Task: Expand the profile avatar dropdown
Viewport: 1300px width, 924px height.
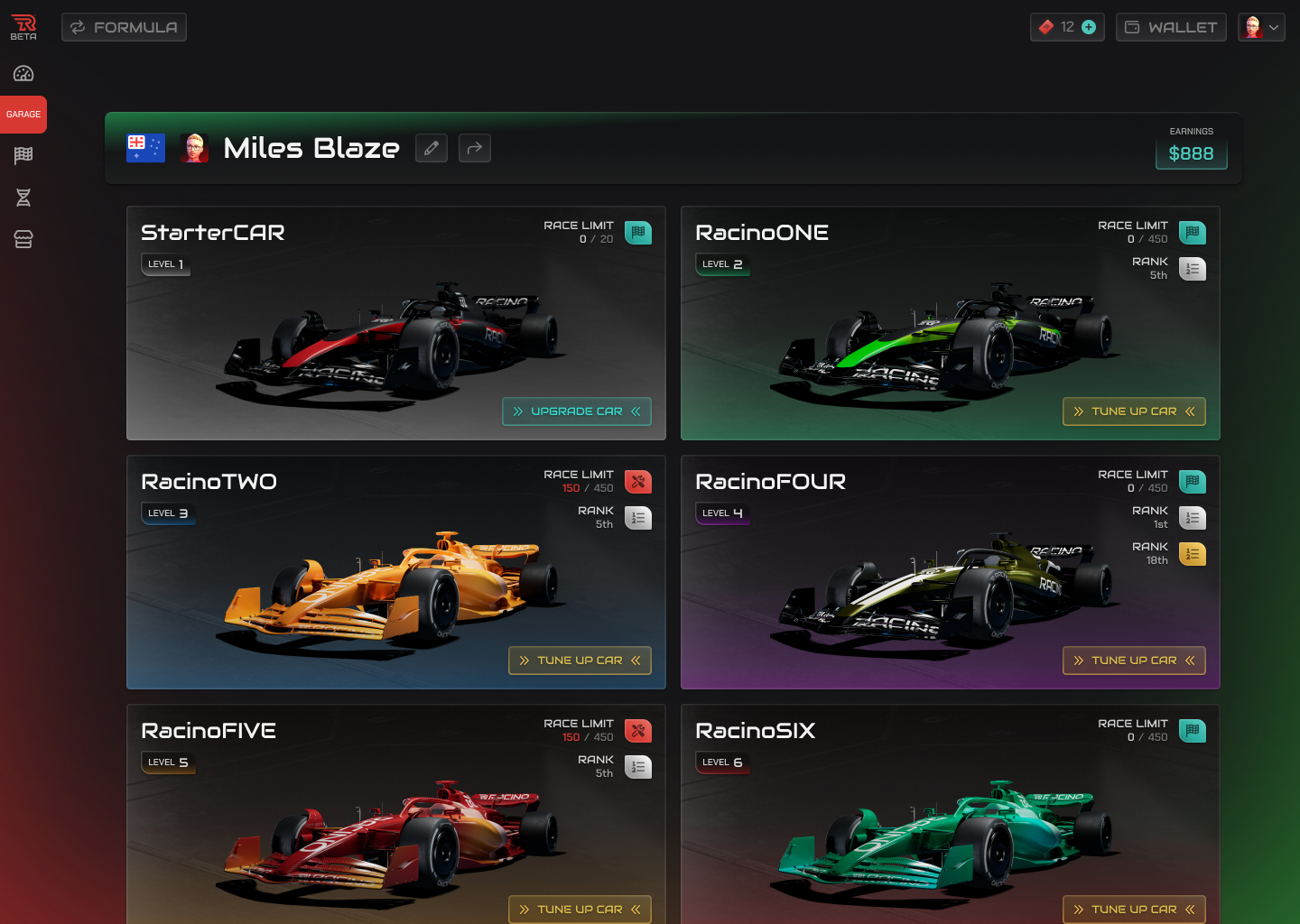Action: pos(1261,27)
